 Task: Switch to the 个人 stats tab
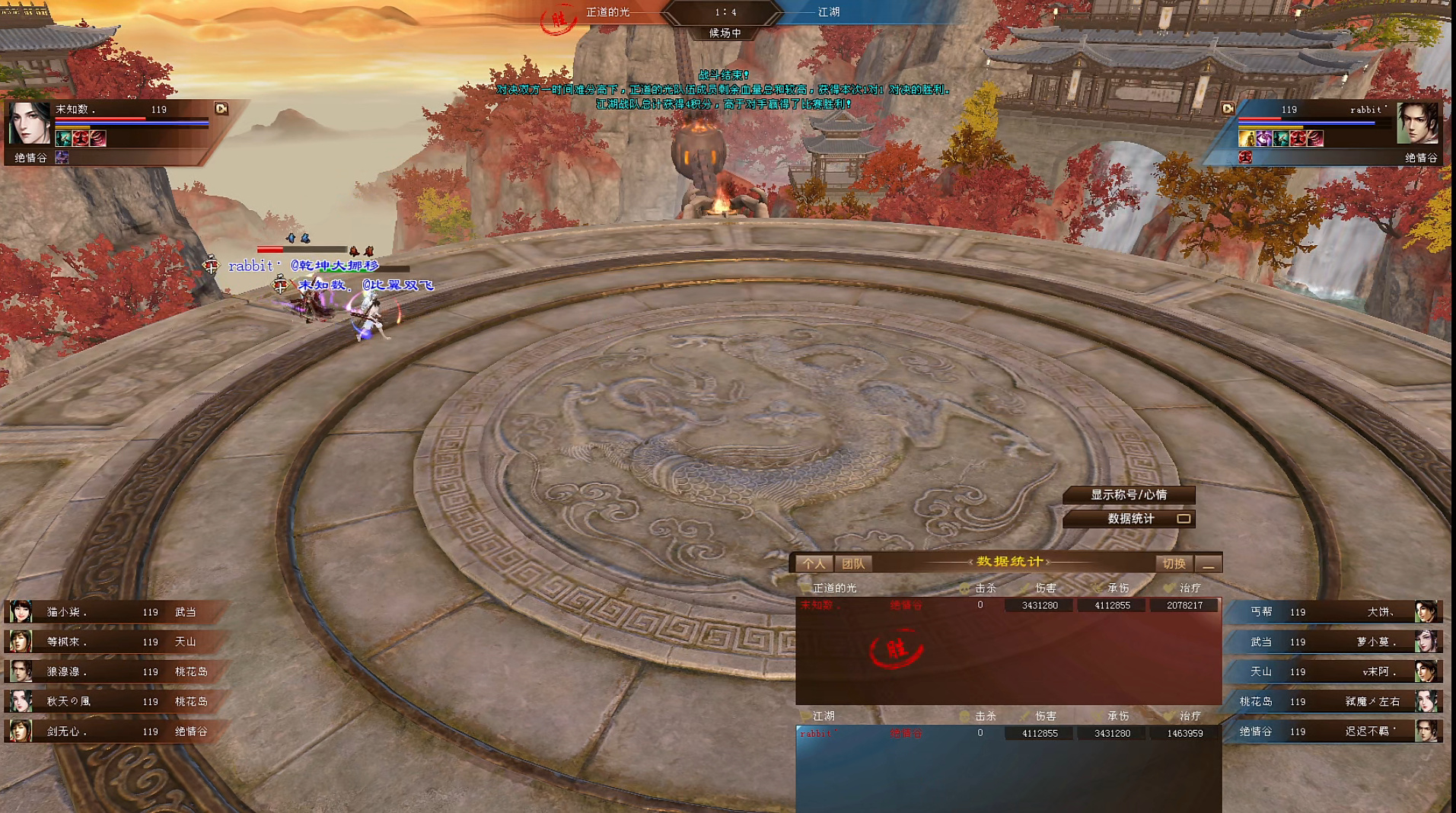(814, 563)
